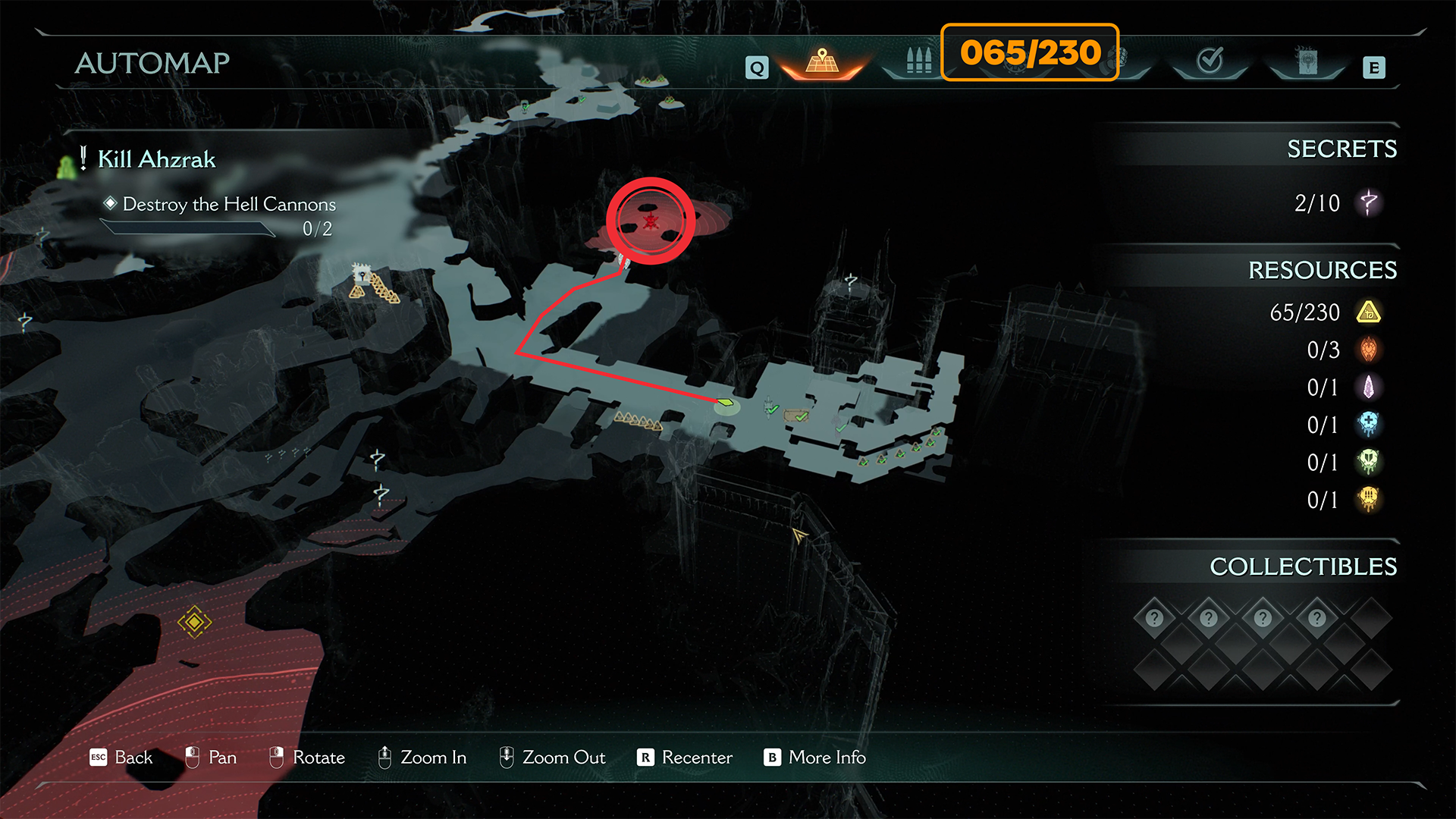Open the checkmark challenges tab
The height and width of the screenshot is (819, 1456).
pyautogui.click(x=1210, y=61)
